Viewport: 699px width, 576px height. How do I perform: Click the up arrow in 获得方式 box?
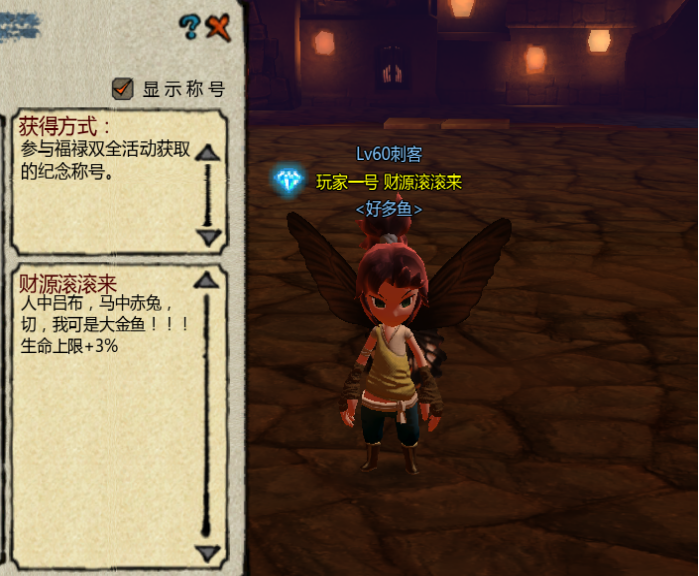208,152
